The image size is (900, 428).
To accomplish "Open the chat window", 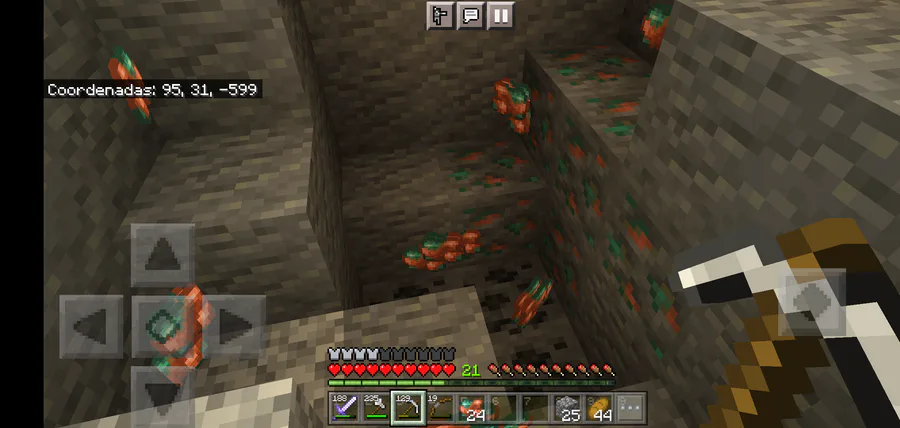I will click(469, 15).
